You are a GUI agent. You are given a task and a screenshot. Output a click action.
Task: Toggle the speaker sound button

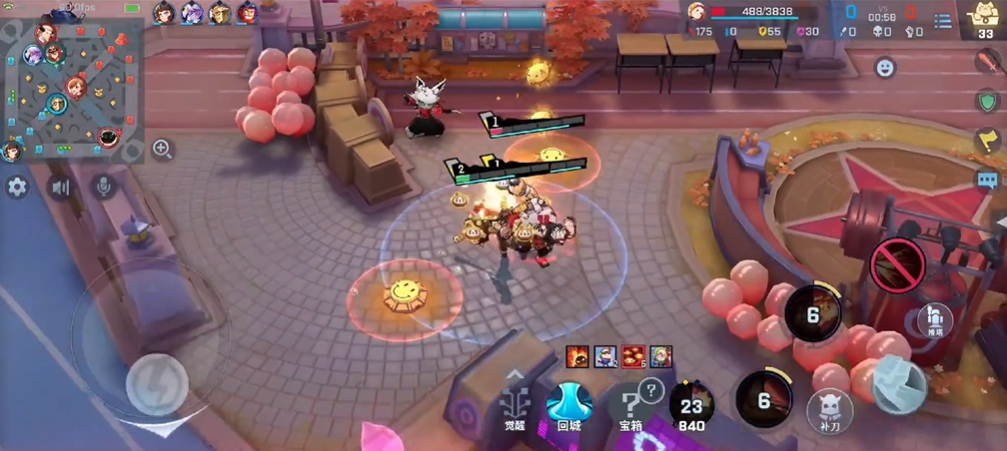pyautogui.click(x=61, y=187)
